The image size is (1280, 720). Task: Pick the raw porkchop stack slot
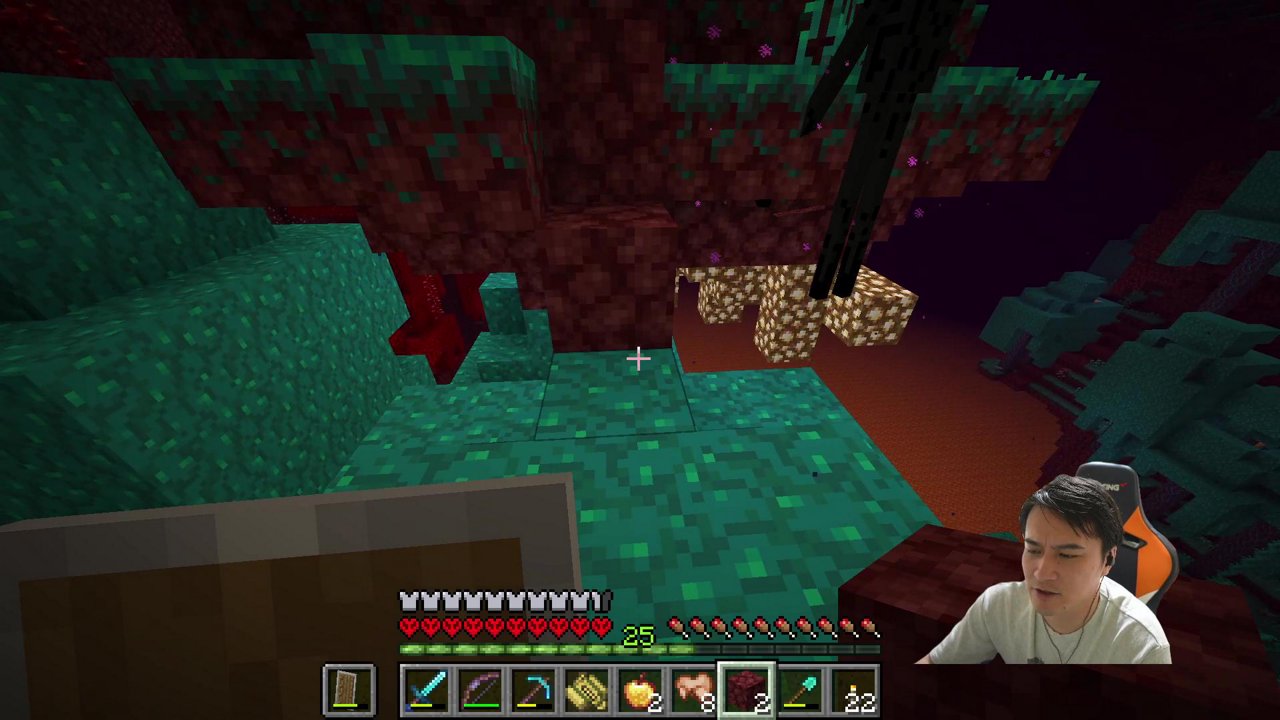(695, 691)
